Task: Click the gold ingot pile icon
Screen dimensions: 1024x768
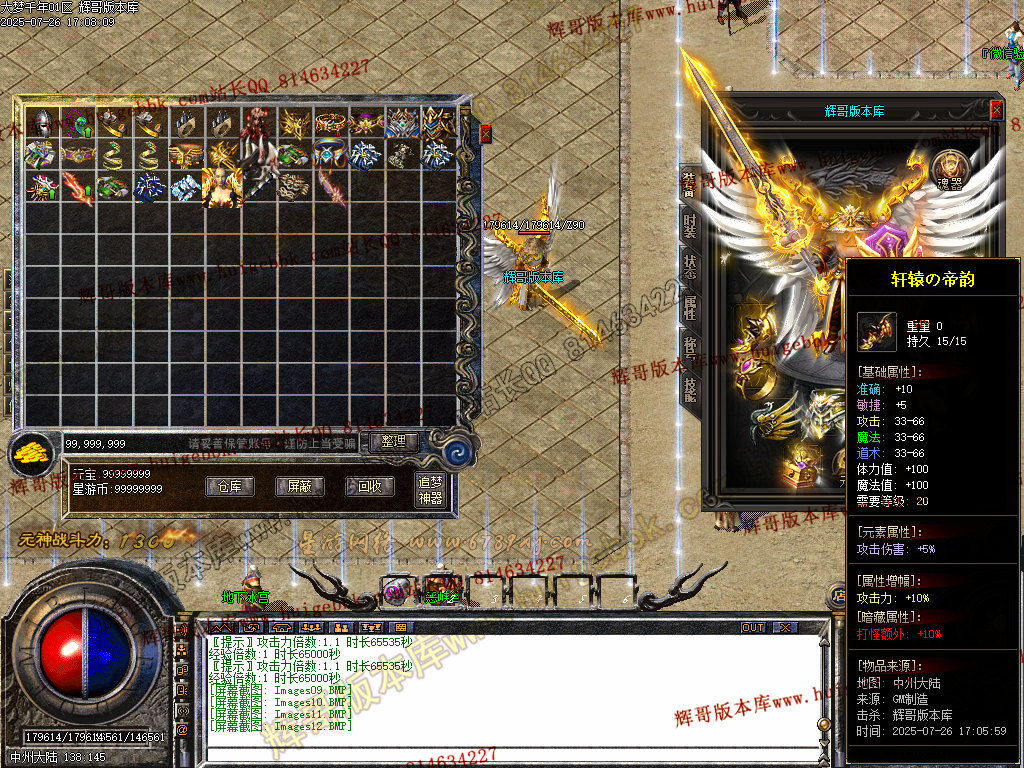Action: [33, 455]
